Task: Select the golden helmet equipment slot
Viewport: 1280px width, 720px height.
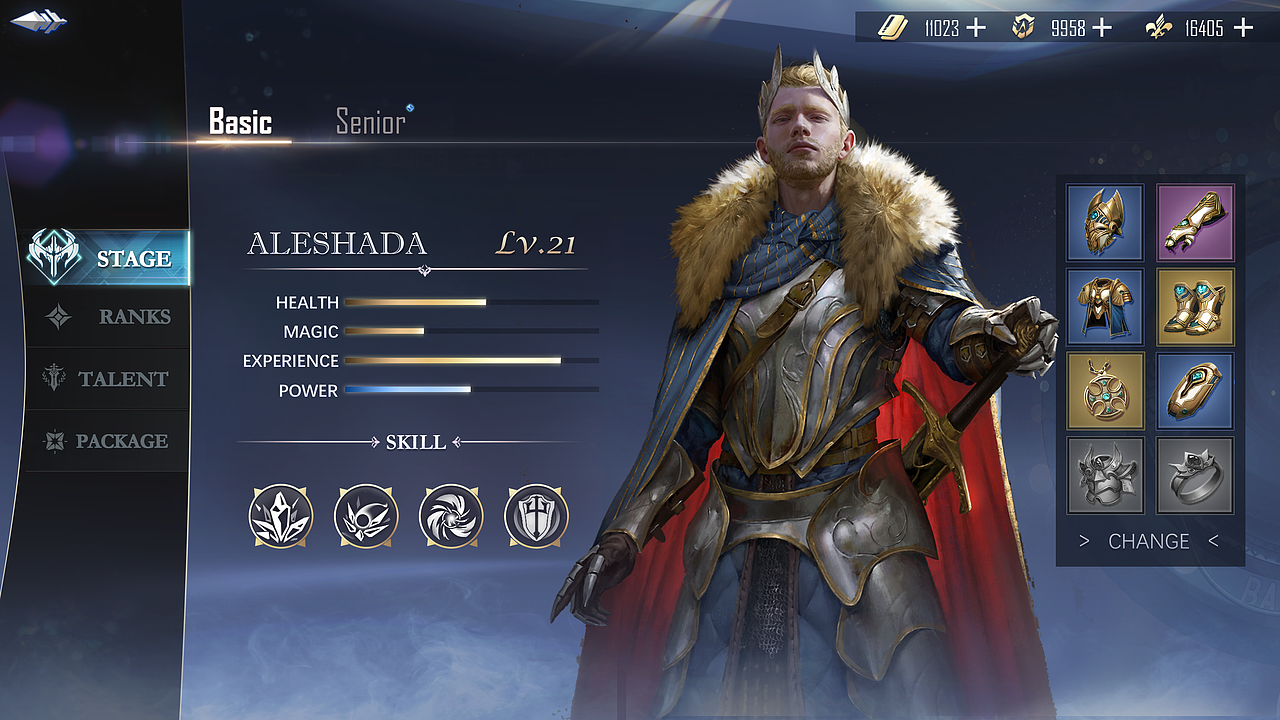Action: tap(1105, 222)
